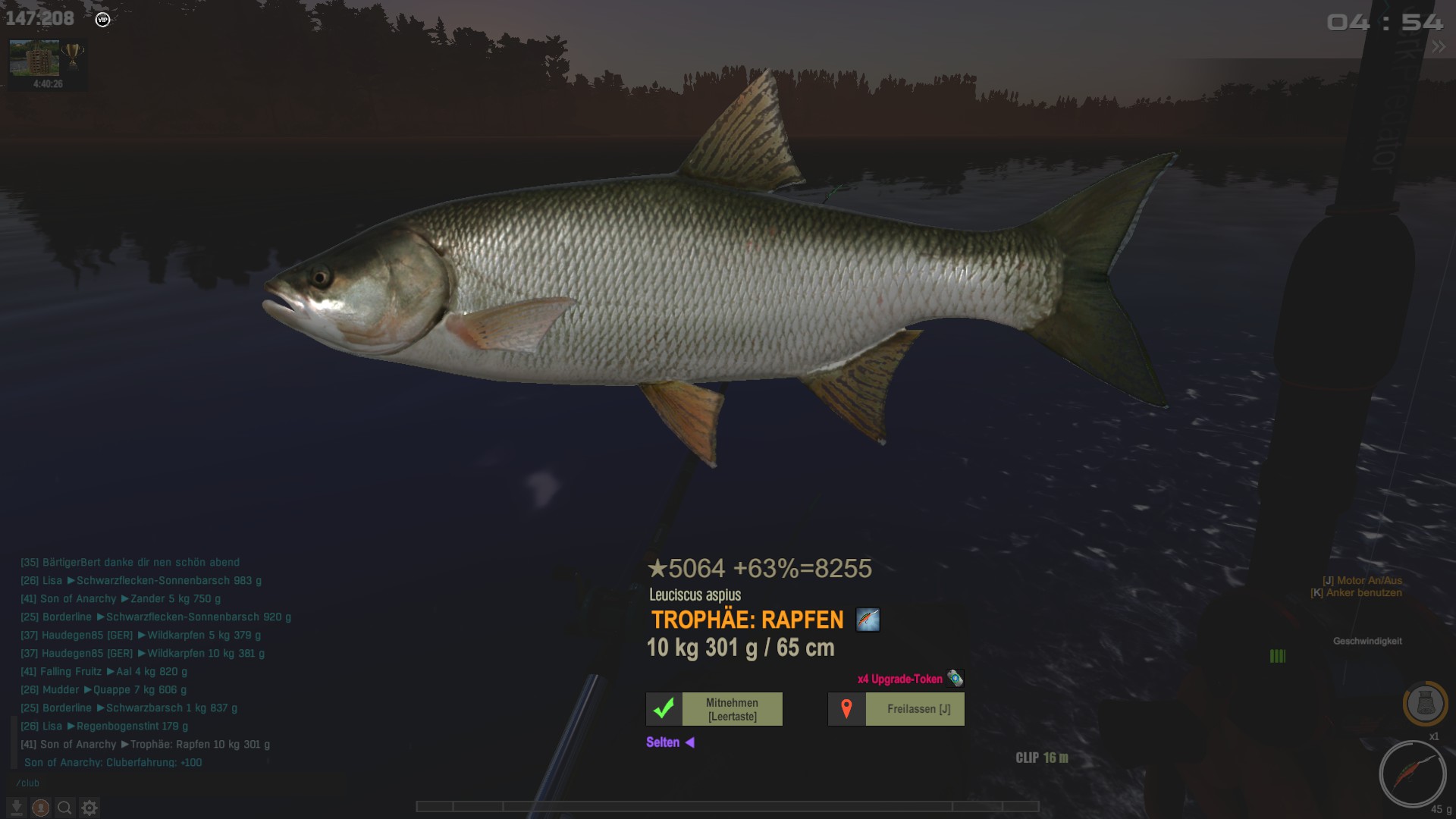Select Son of Anarchy's Rapfen trophy chat message
1456x819 pixels.
click(145, 745)
